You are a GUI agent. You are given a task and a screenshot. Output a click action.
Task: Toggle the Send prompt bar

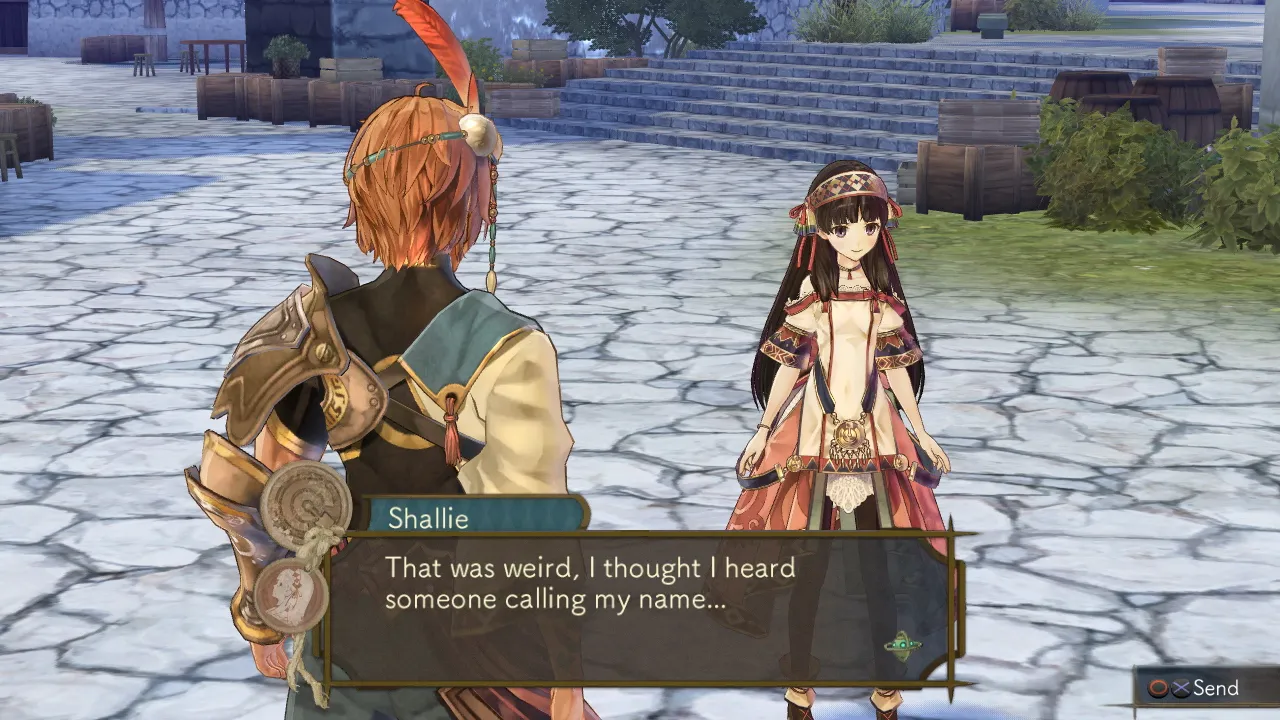(1205, 687)
